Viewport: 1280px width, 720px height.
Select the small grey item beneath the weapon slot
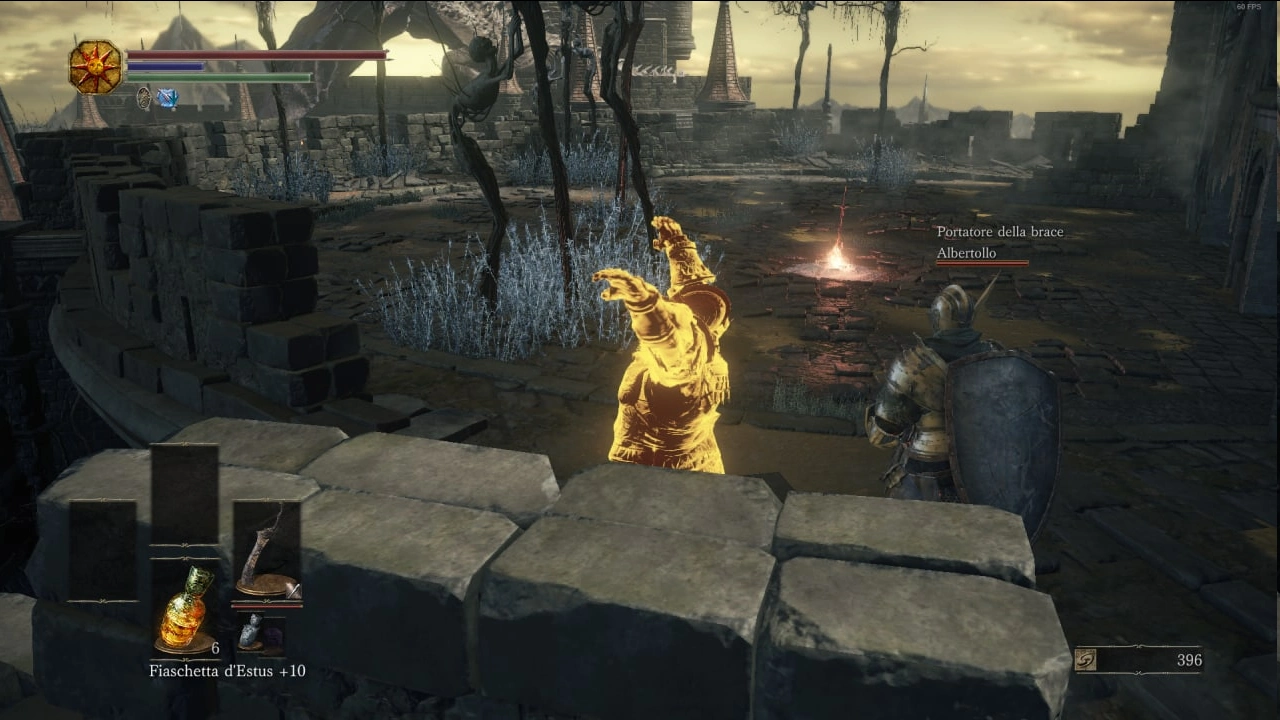[249, 633]
